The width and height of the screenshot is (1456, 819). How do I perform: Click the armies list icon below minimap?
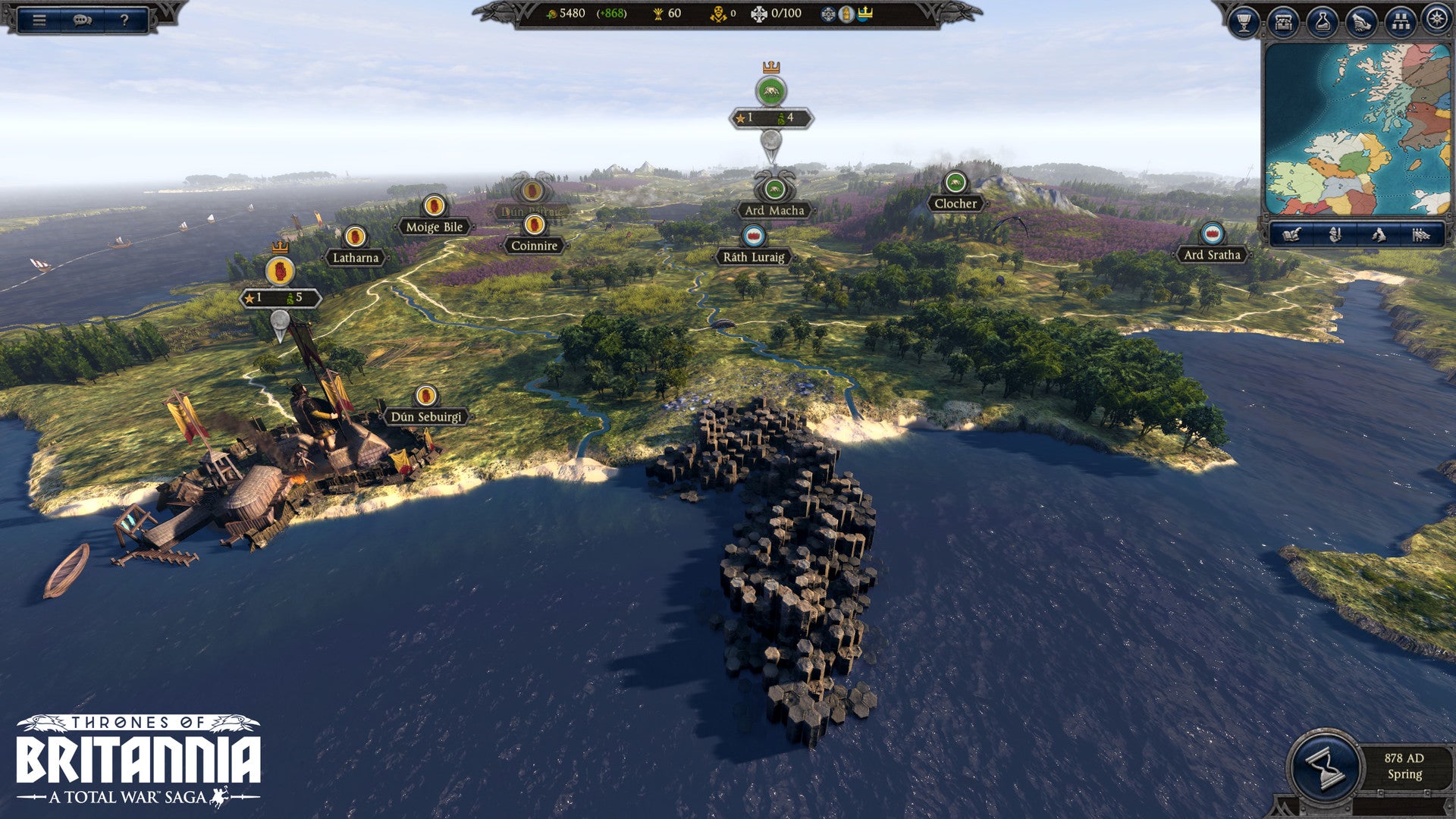(1421, 235)
